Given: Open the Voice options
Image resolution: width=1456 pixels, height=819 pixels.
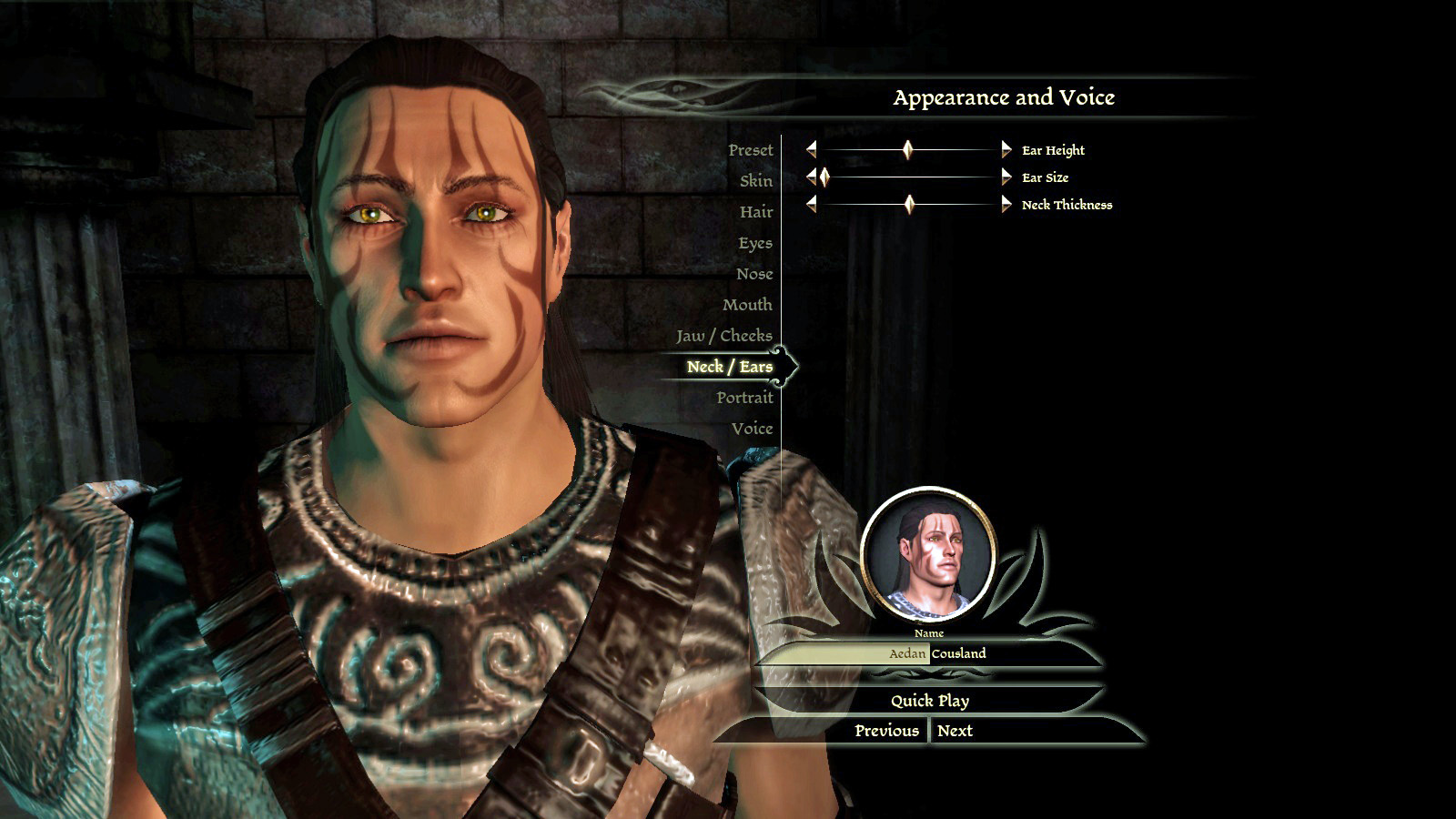Looking at the screenshot, I should [751, 429].
